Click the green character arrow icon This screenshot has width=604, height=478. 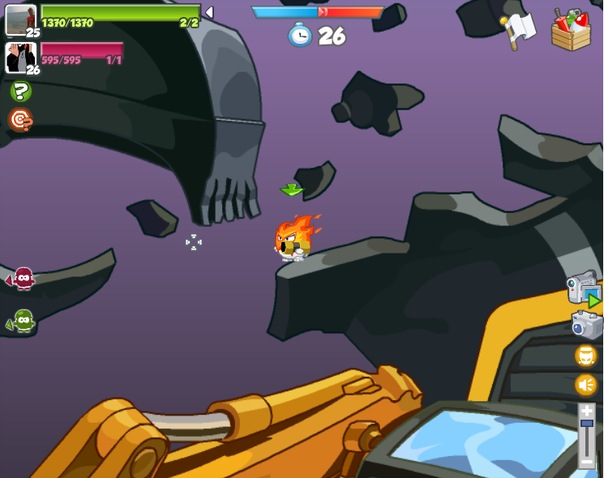(21, 321)
